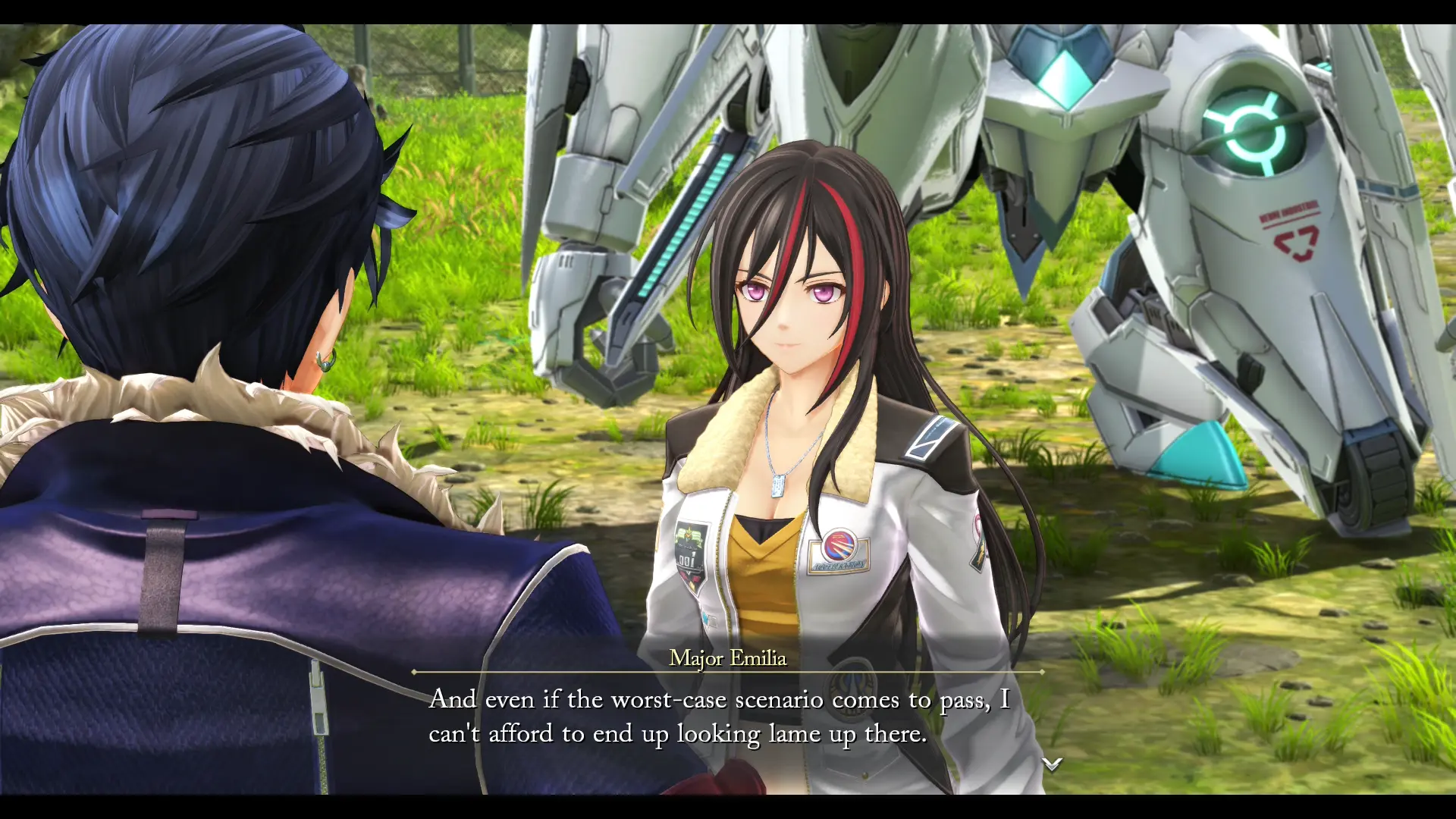Select the Major Emilia name plate
Viewport: 1456px width, 819px height.
(728, 659)
